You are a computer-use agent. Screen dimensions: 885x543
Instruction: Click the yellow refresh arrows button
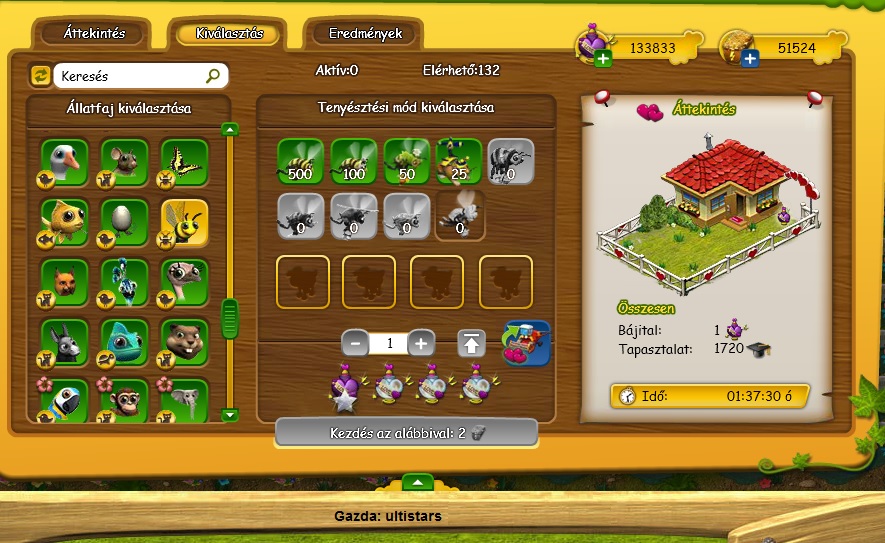pyautogui.click(x=41, y=75)
